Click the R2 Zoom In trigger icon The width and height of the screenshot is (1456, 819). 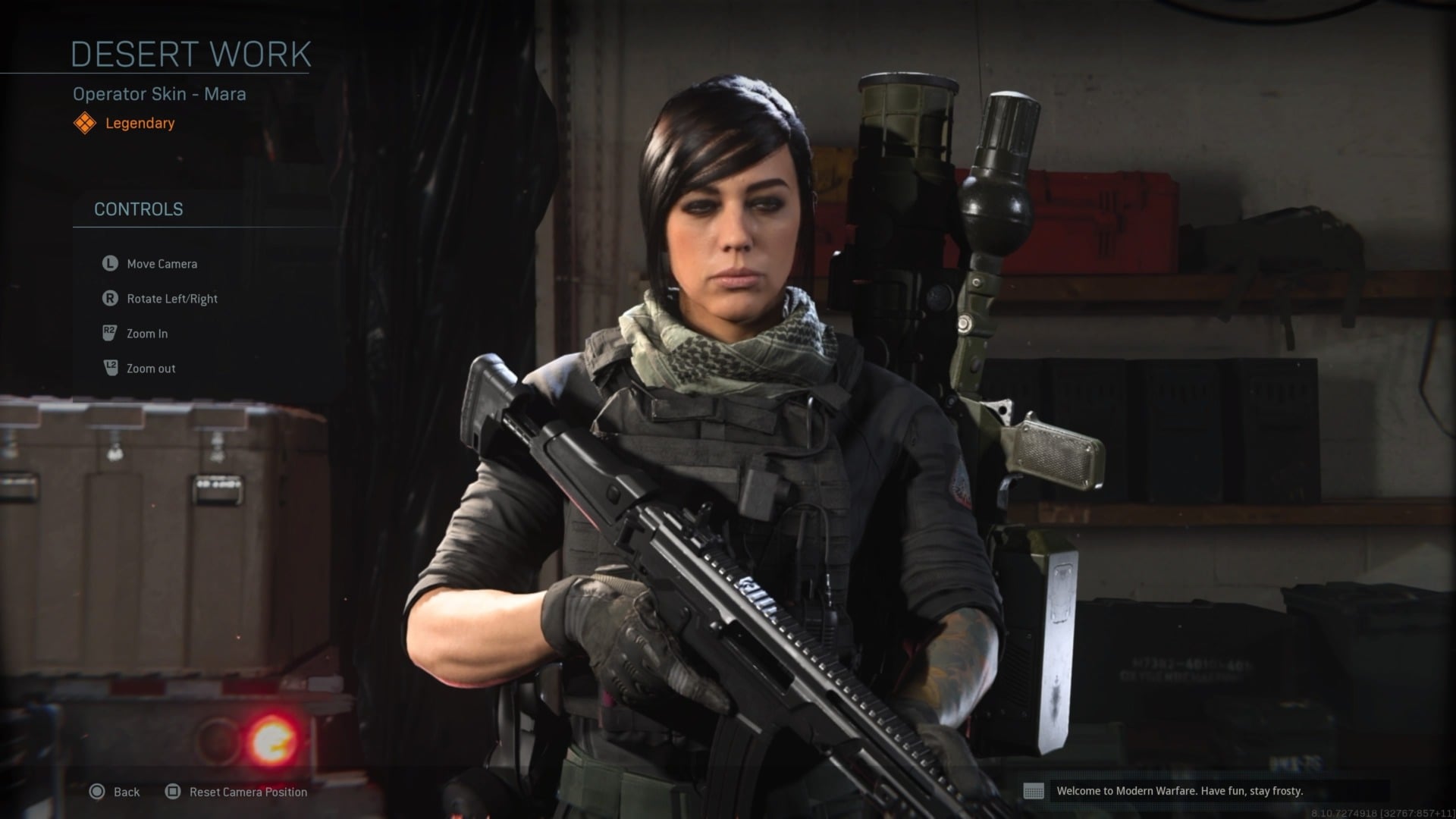click(x=109, y=333)
